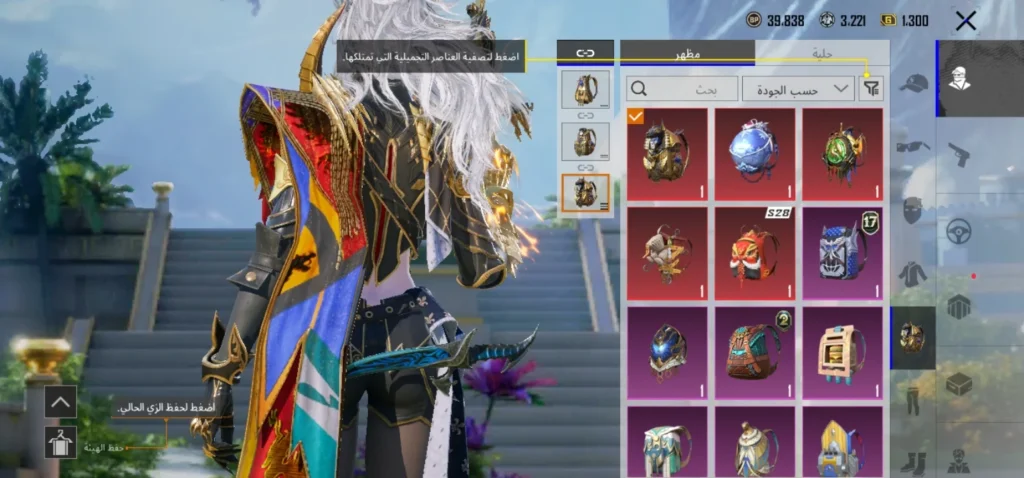Open the steering wheel vehicle section
Screen dimensions: 1024x478
click(x=959, y=231)
